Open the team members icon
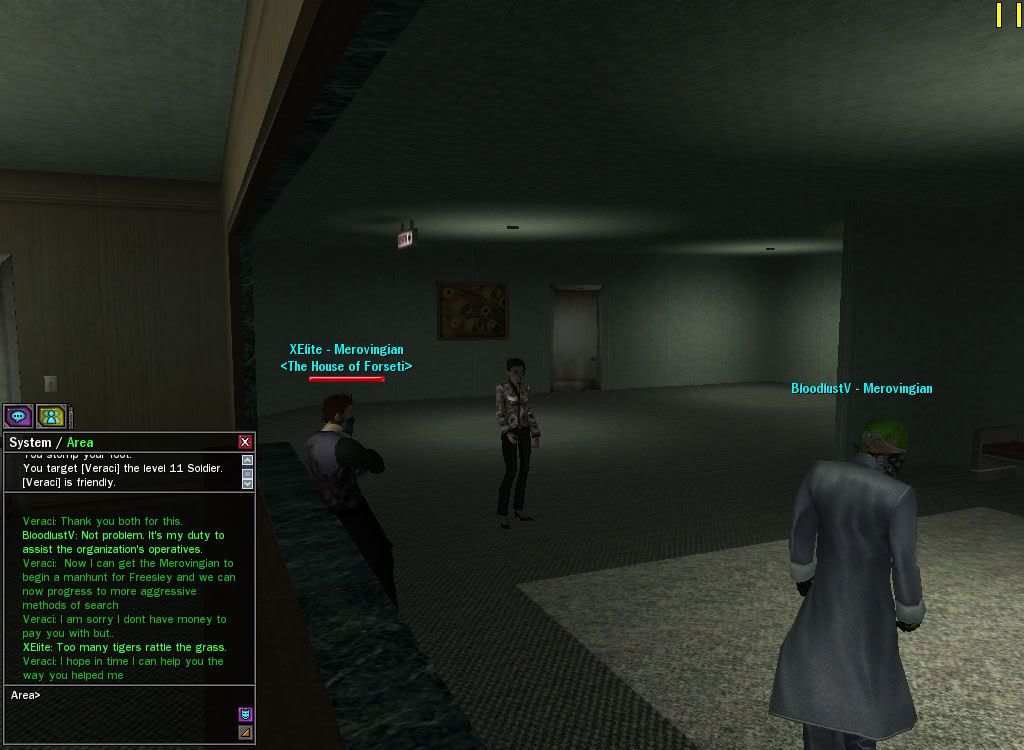Viewport: 1024px width, 750px height. (x=51, y=416)
